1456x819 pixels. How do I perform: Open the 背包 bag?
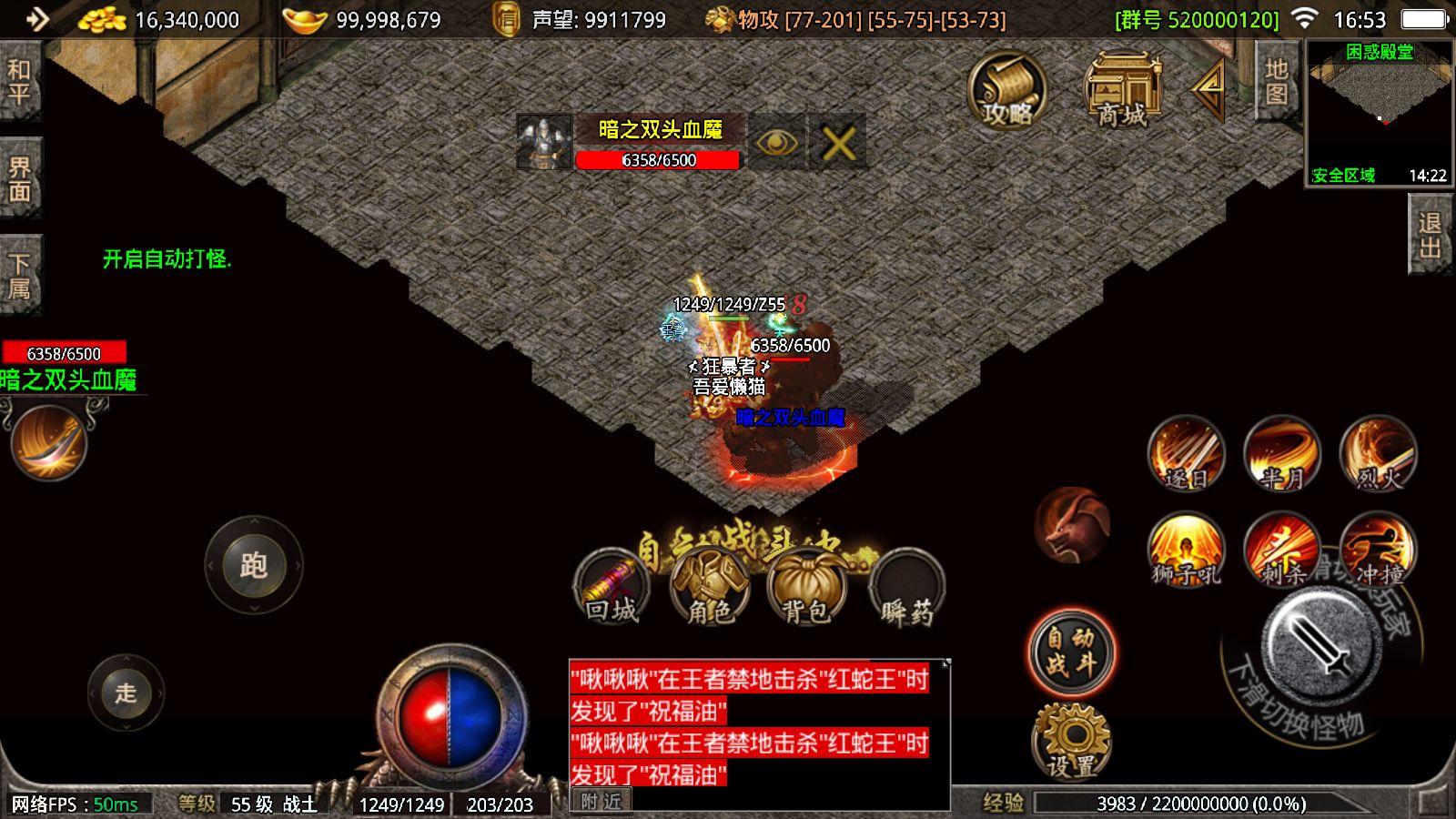pos(806,588)
